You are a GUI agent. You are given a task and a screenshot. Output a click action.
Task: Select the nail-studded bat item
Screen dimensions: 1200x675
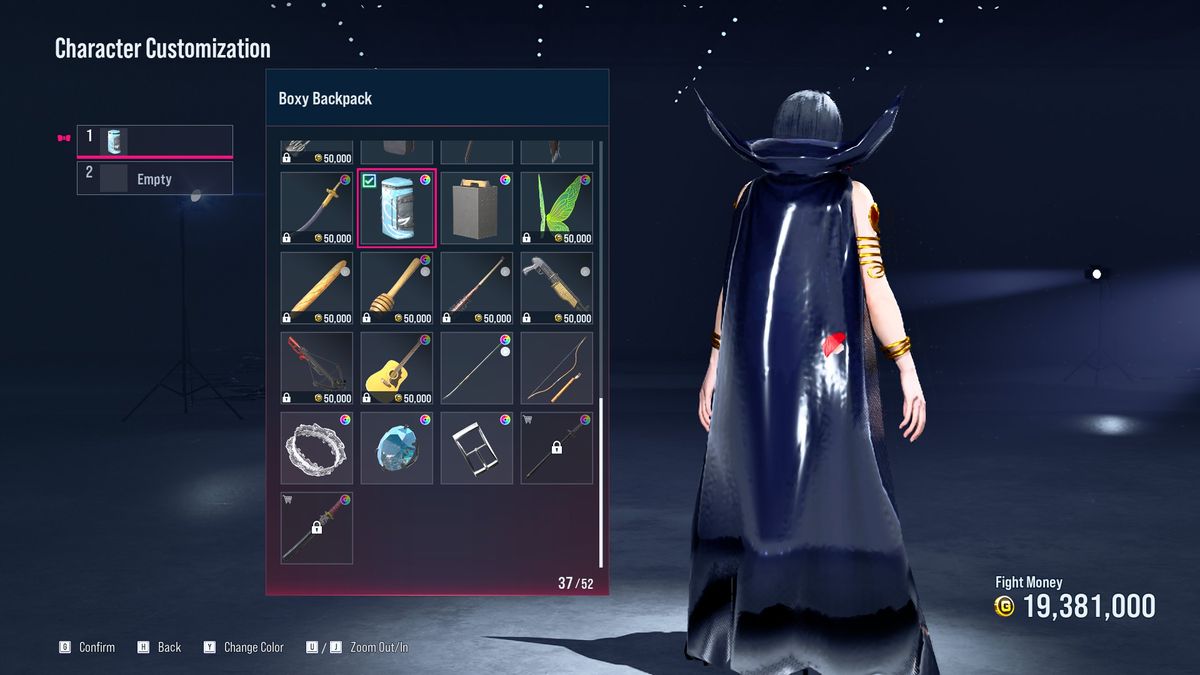click(477, 288)
